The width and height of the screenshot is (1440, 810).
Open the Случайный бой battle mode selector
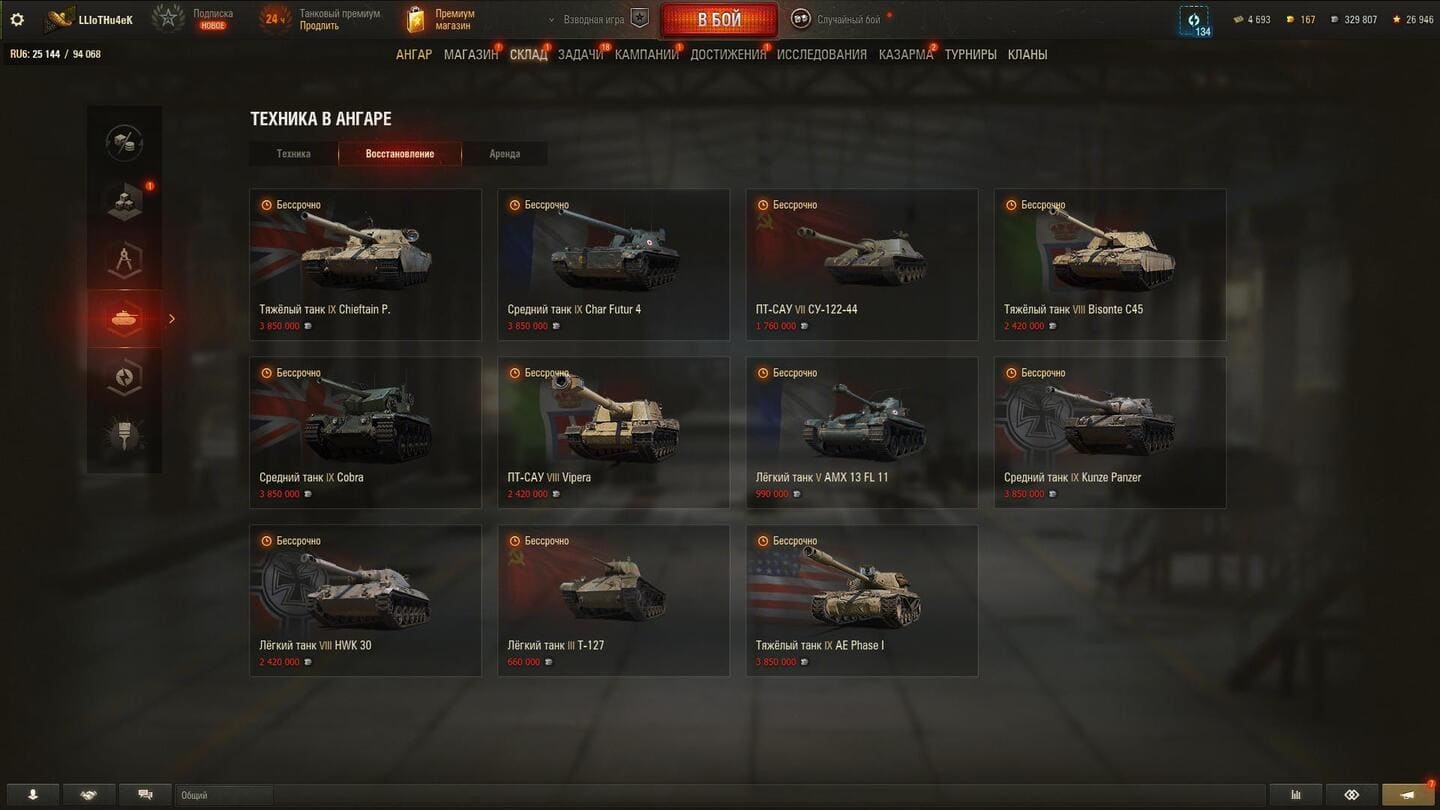click(x=838, y=20)
